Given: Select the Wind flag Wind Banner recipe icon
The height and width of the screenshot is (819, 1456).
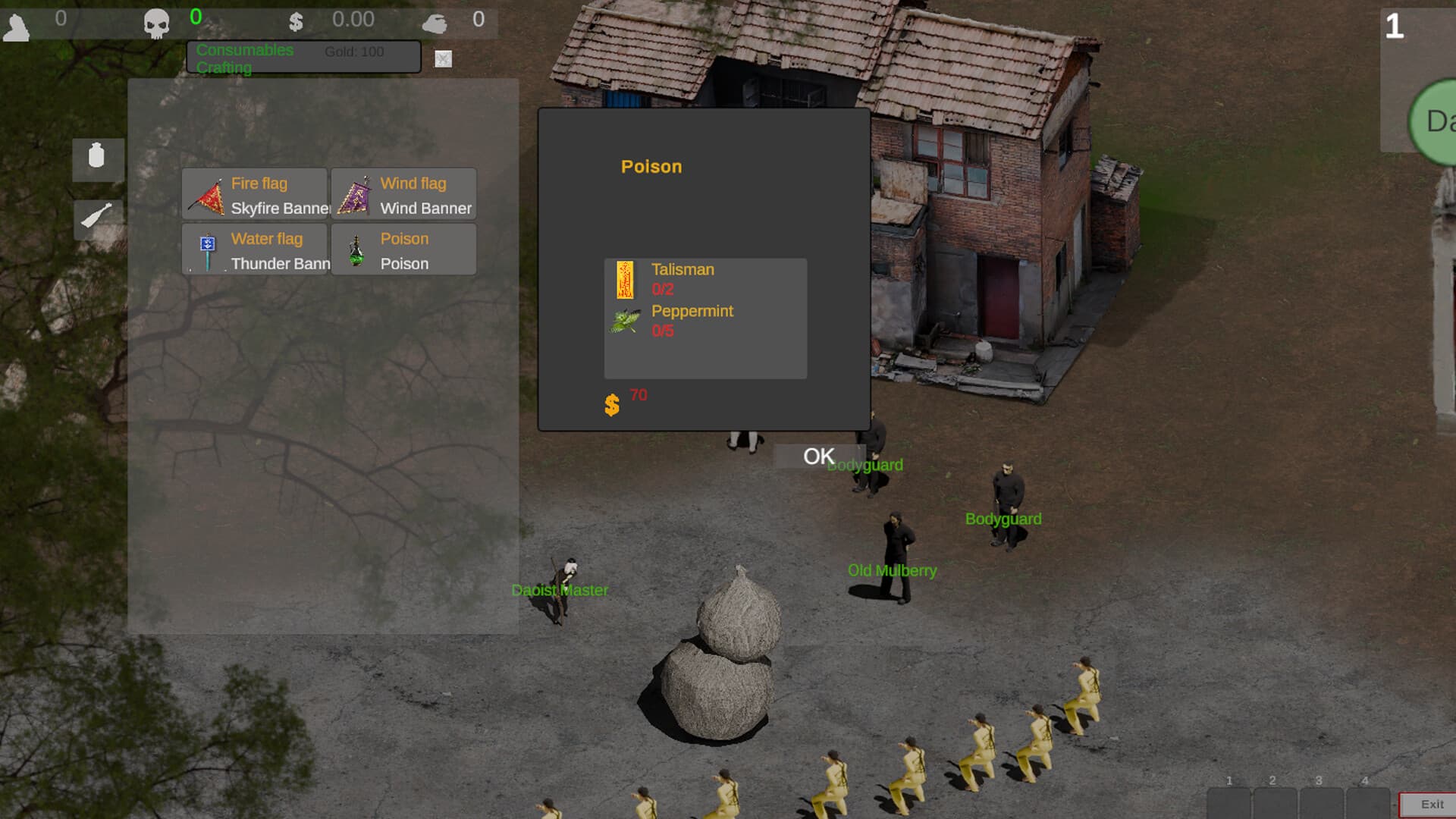Looking at the screenshot, I should [x=356, y=194].
